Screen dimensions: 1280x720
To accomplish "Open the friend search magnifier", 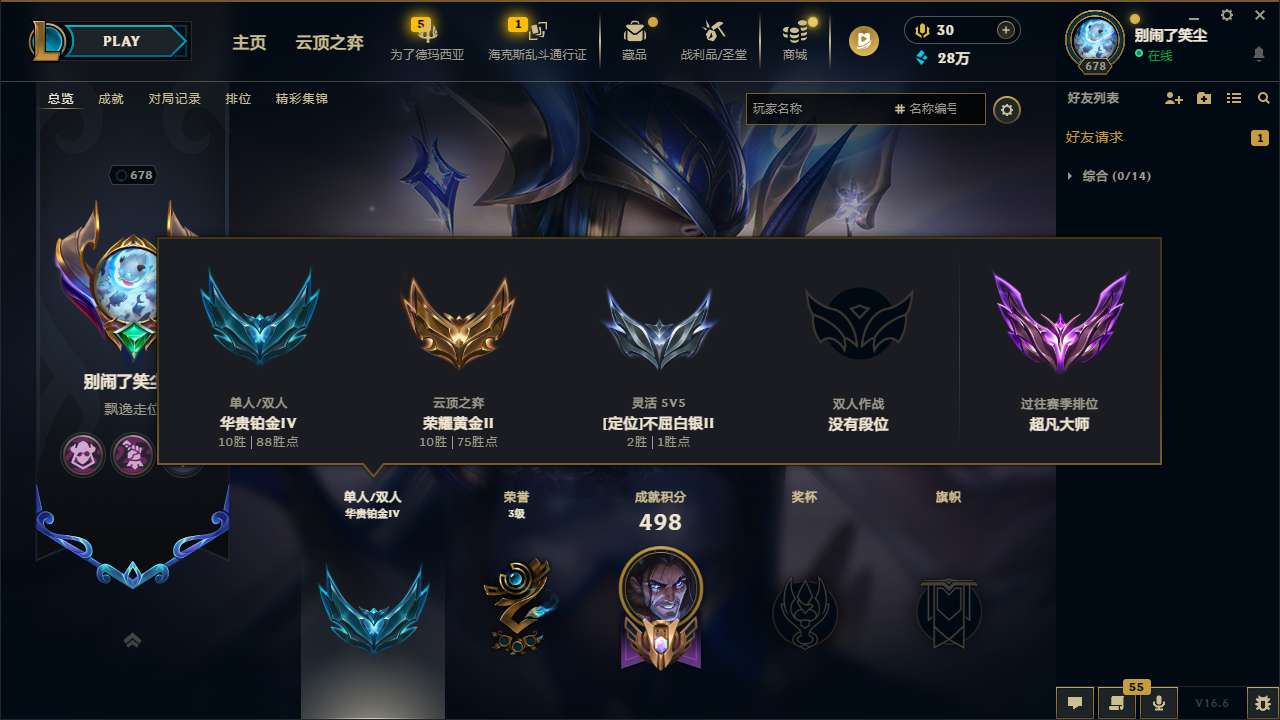I will pos(1263,98).
